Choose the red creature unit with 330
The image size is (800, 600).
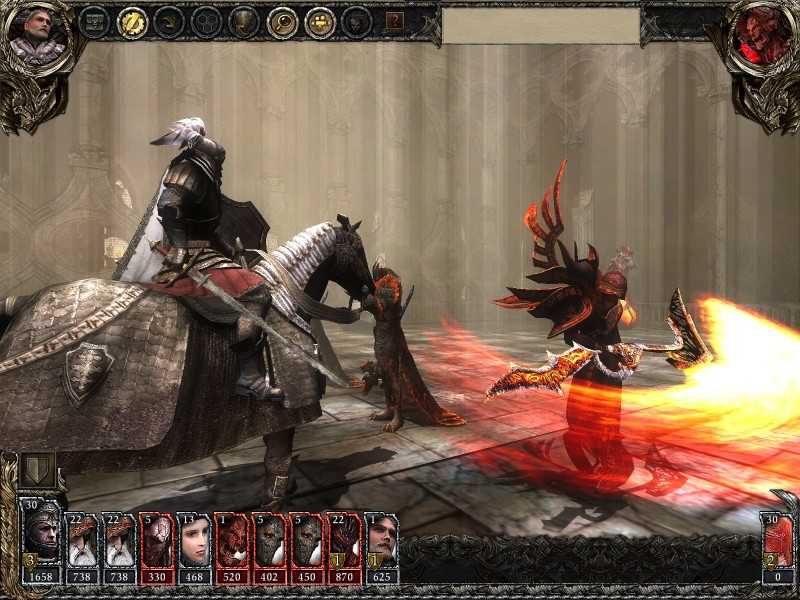coord(155,543)
